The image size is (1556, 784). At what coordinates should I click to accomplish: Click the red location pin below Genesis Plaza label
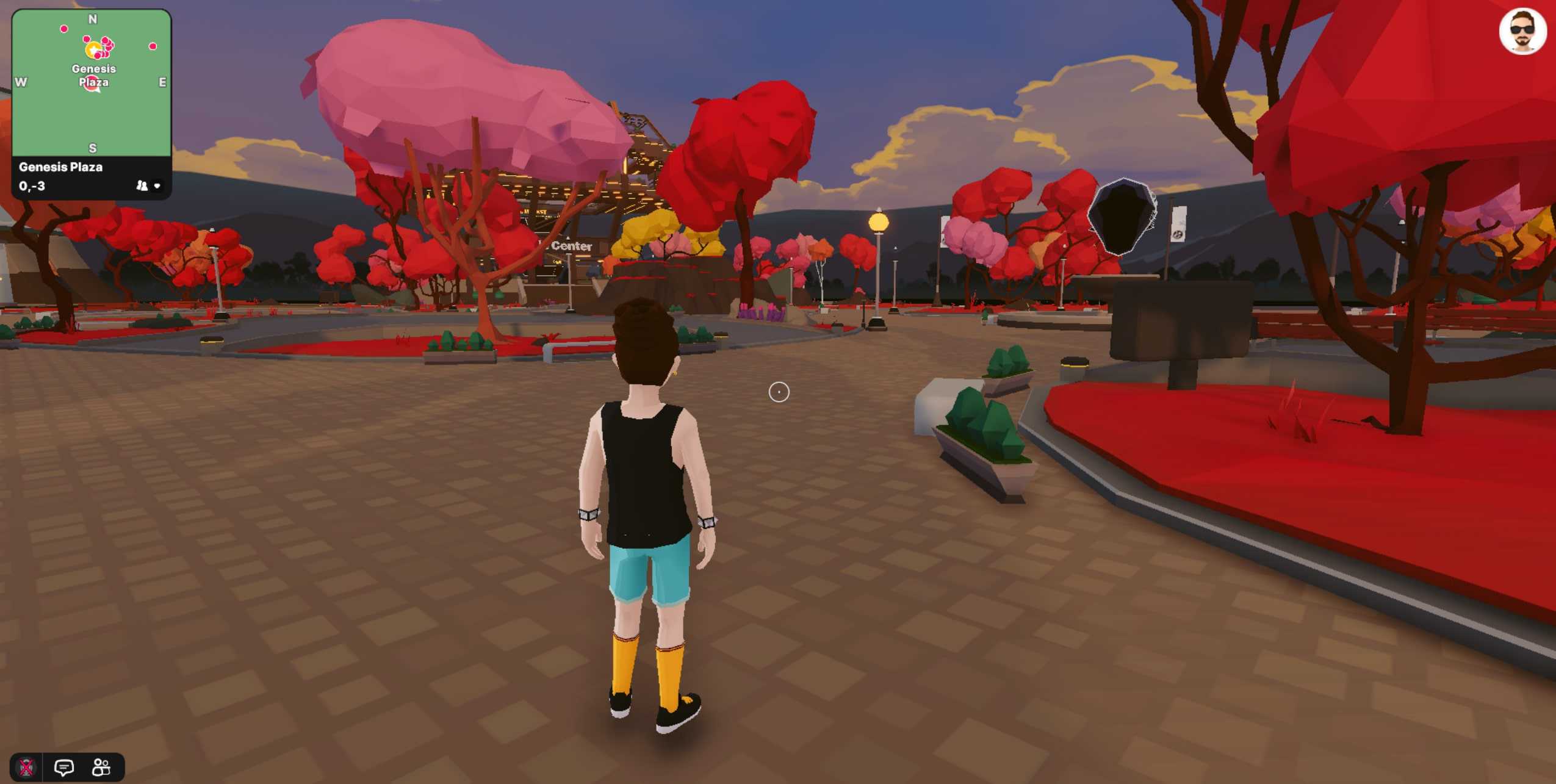click(91, 84)
